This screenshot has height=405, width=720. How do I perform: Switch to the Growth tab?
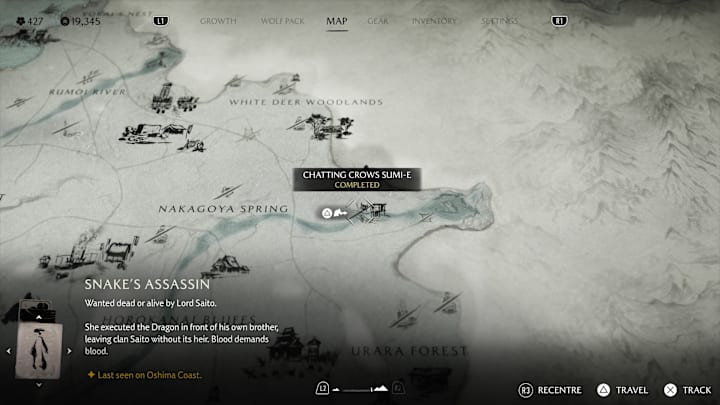pos(218,20)
